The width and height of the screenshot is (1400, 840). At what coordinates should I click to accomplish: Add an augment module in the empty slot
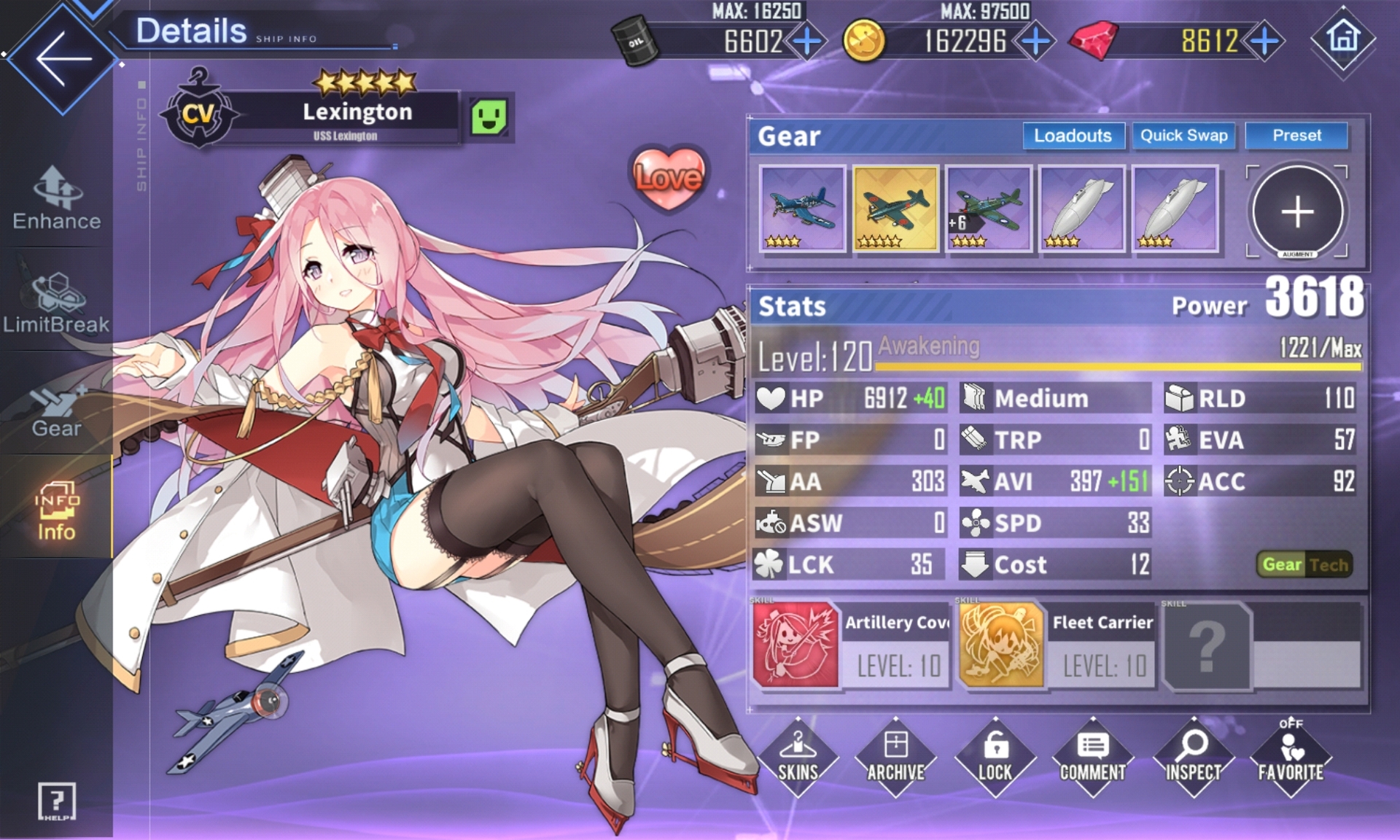point(1297,211)
